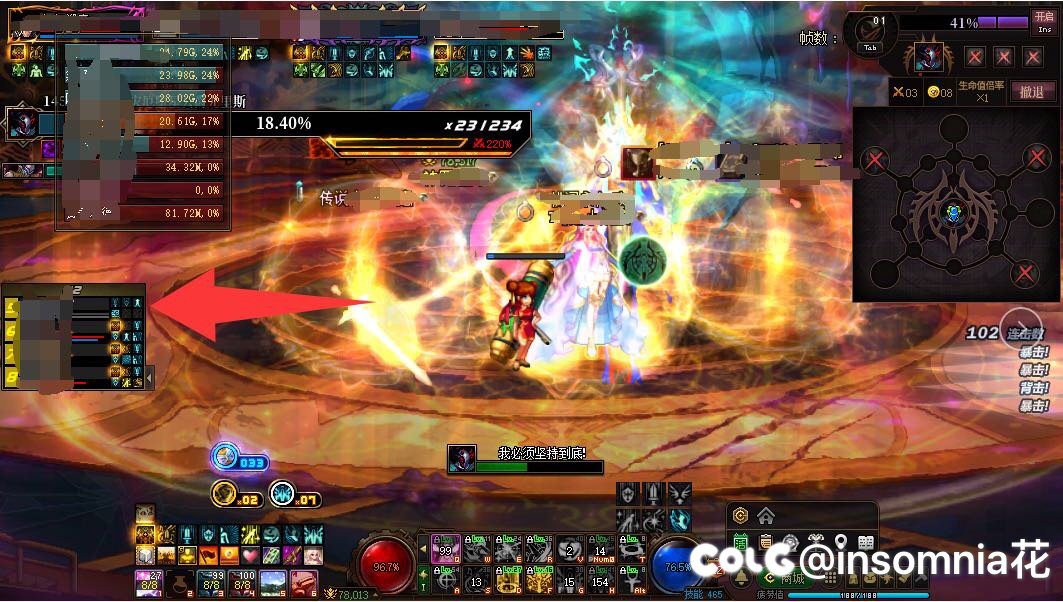Open the map pin location icon
This screenshot has width=1063, height=602.
tap(842, 543)
